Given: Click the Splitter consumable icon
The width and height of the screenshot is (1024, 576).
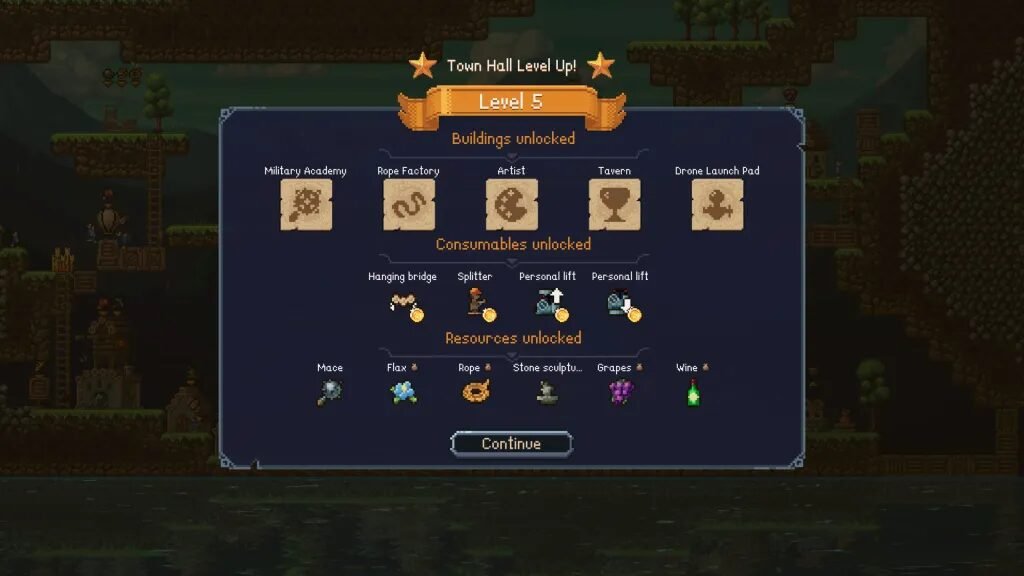Looking at the screenshot, I should click(478, 304).
